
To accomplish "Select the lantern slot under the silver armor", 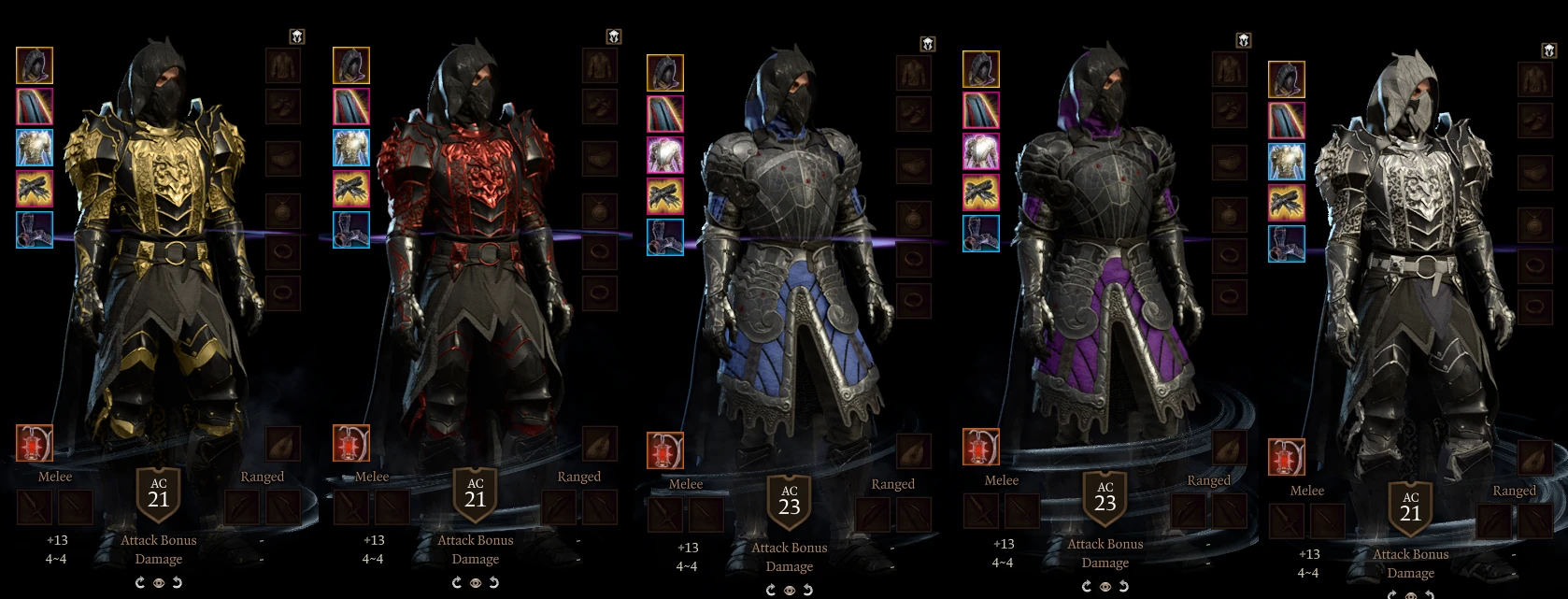I will click(1287, 457).
